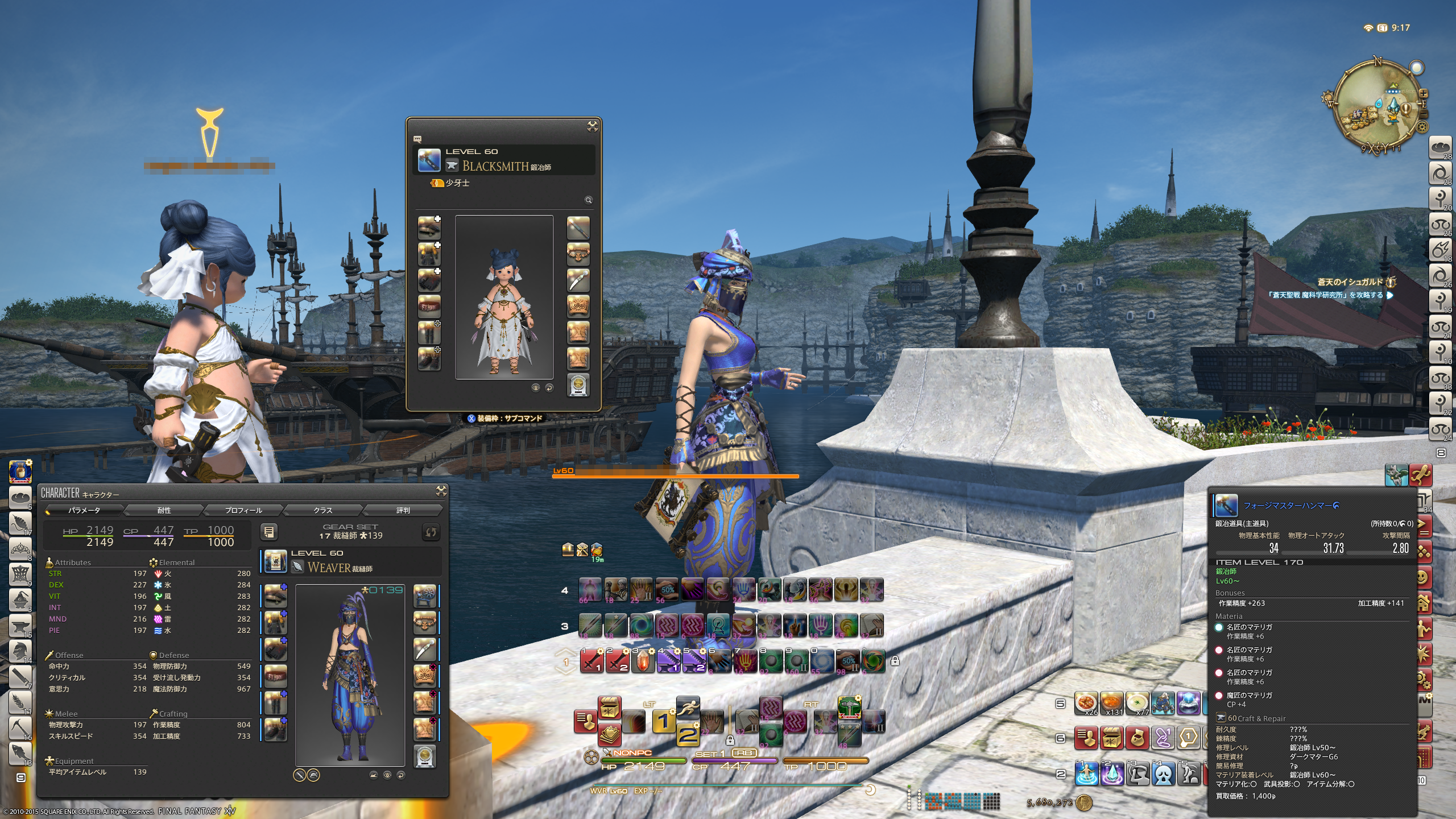
Task: Update the current gear set
Action: [431, 532]
